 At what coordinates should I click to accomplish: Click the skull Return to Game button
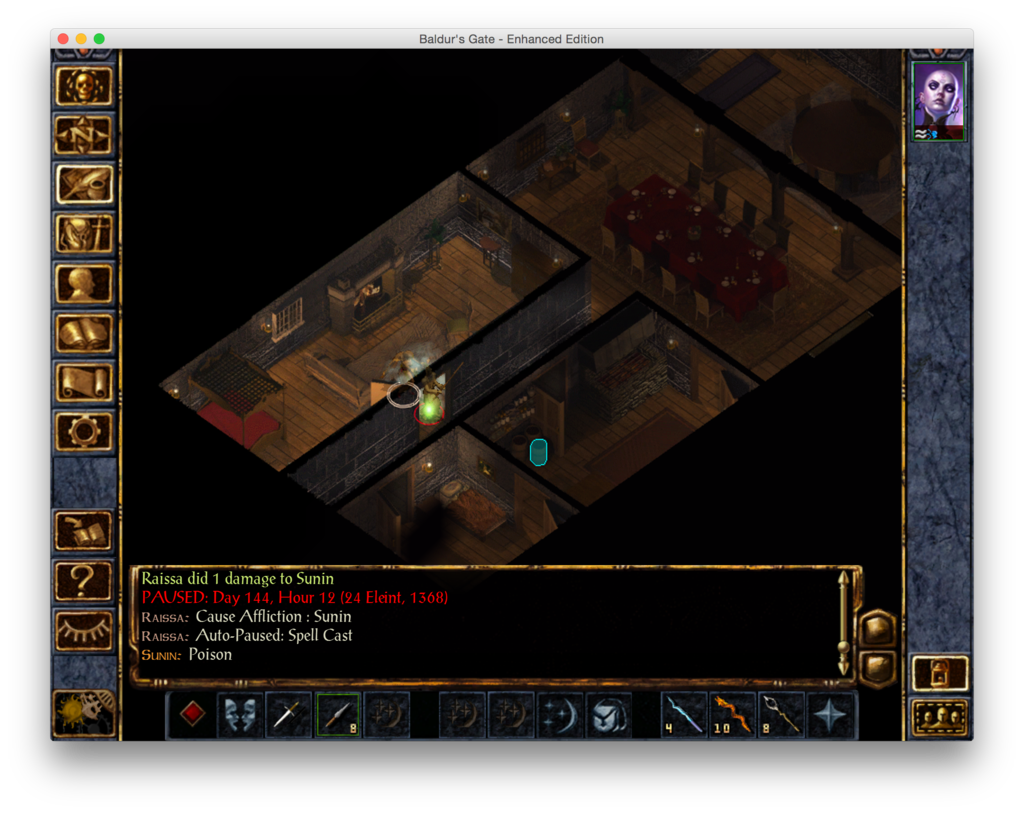tap(84, 86)
